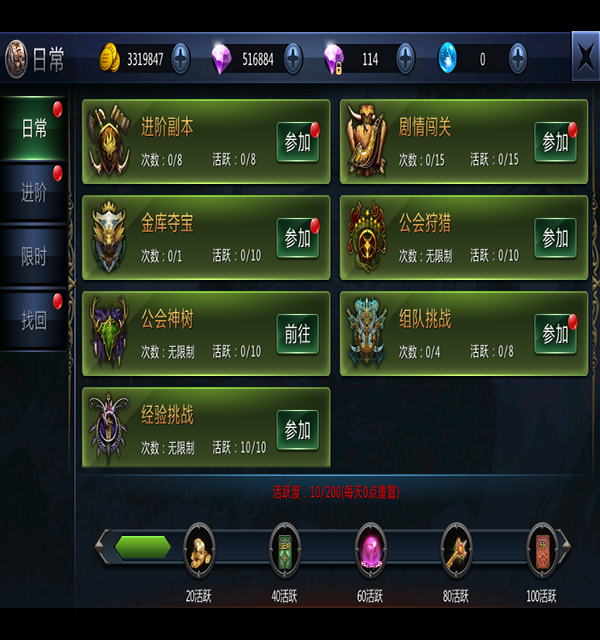The image size is (600, 640).
Task: Join the 进阶副本 activity
Action: [297, 142]
